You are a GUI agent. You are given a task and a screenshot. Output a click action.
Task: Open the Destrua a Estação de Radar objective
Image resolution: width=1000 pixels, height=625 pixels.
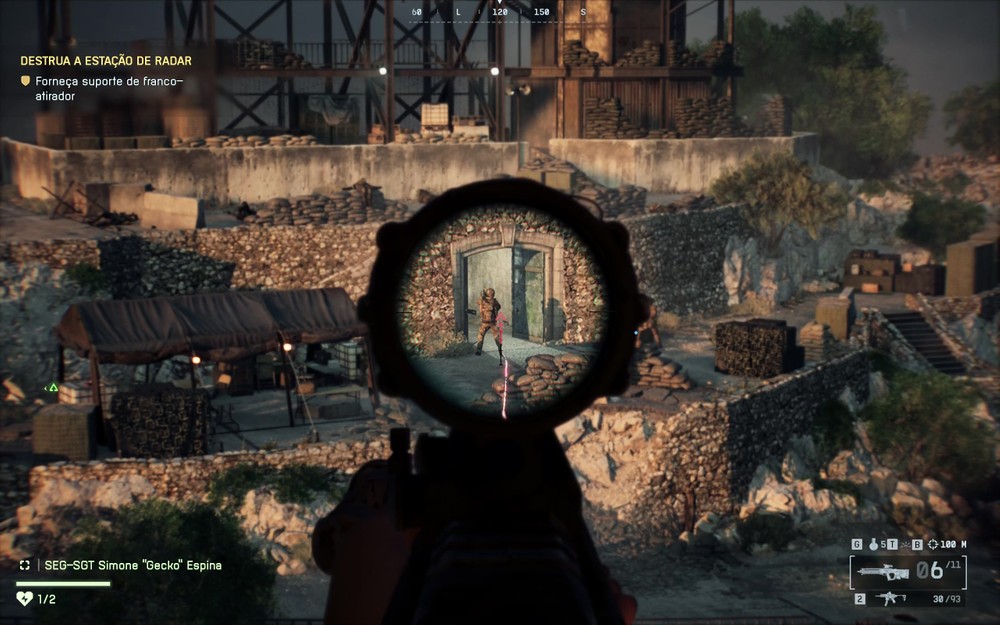106,61
